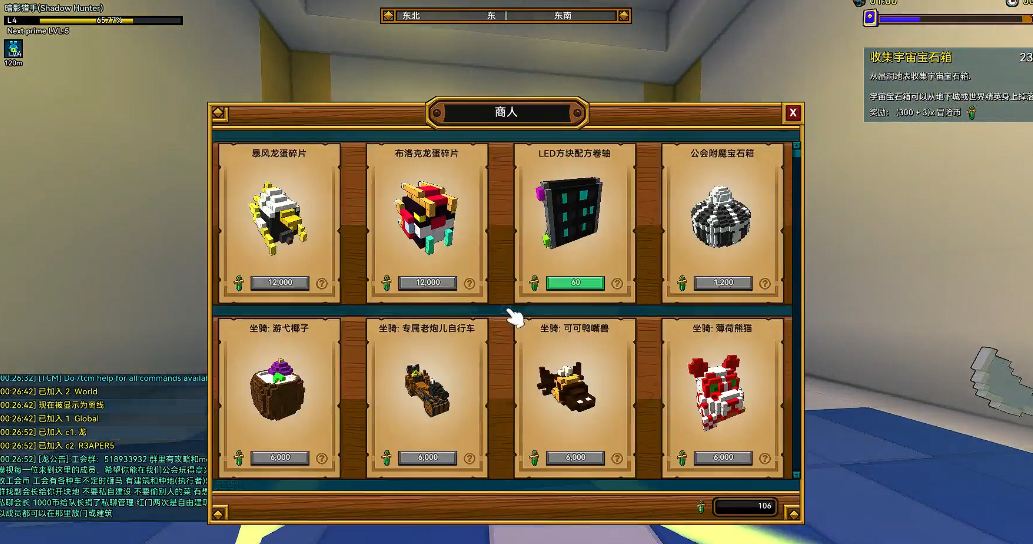Screen dimensions: 1033x544
Task: Buy 布洛克龙蛋碎片 with its 12,000 button
Action: pyautogui.click(x=427, y=283)
